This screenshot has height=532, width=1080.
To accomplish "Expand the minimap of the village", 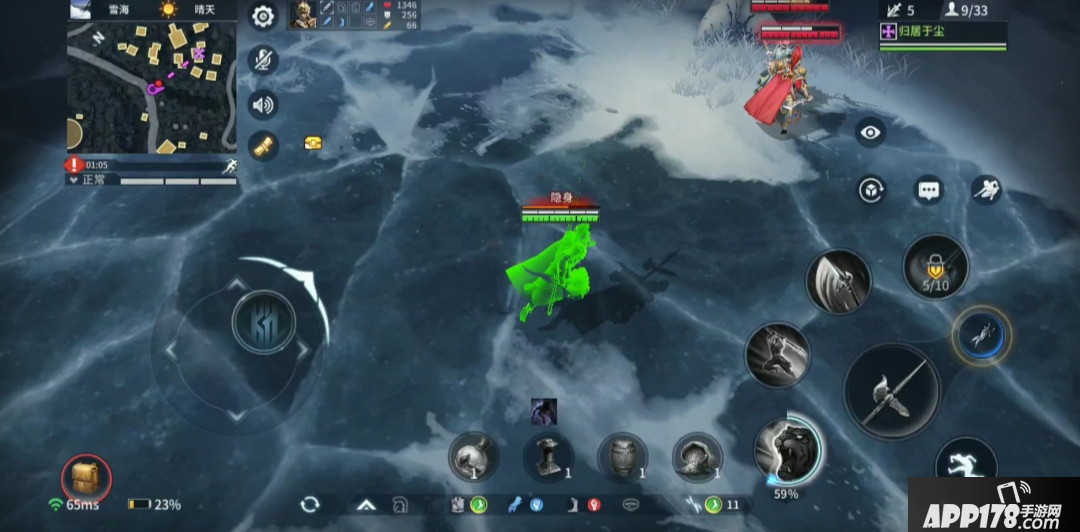I will (x=151, y=86).
